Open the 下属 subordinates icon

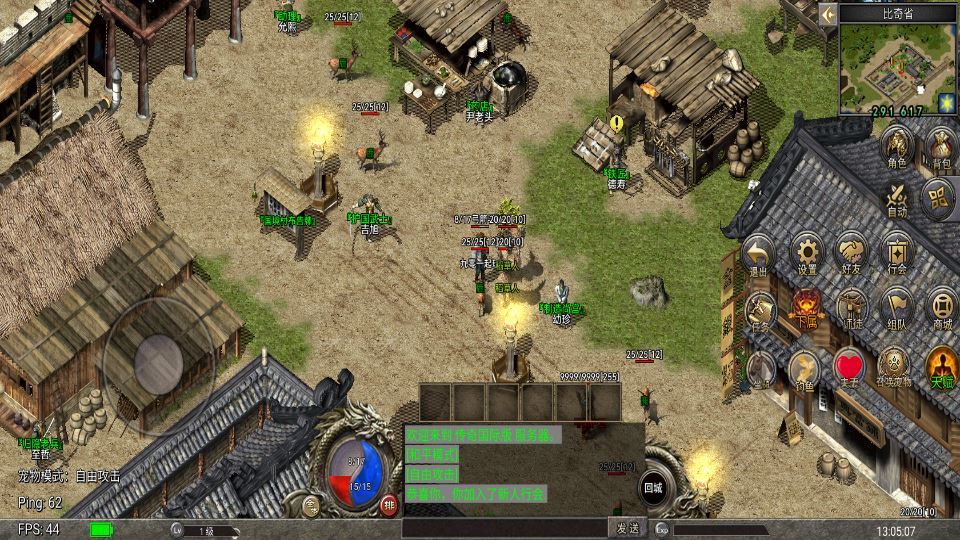coord(807,309)
